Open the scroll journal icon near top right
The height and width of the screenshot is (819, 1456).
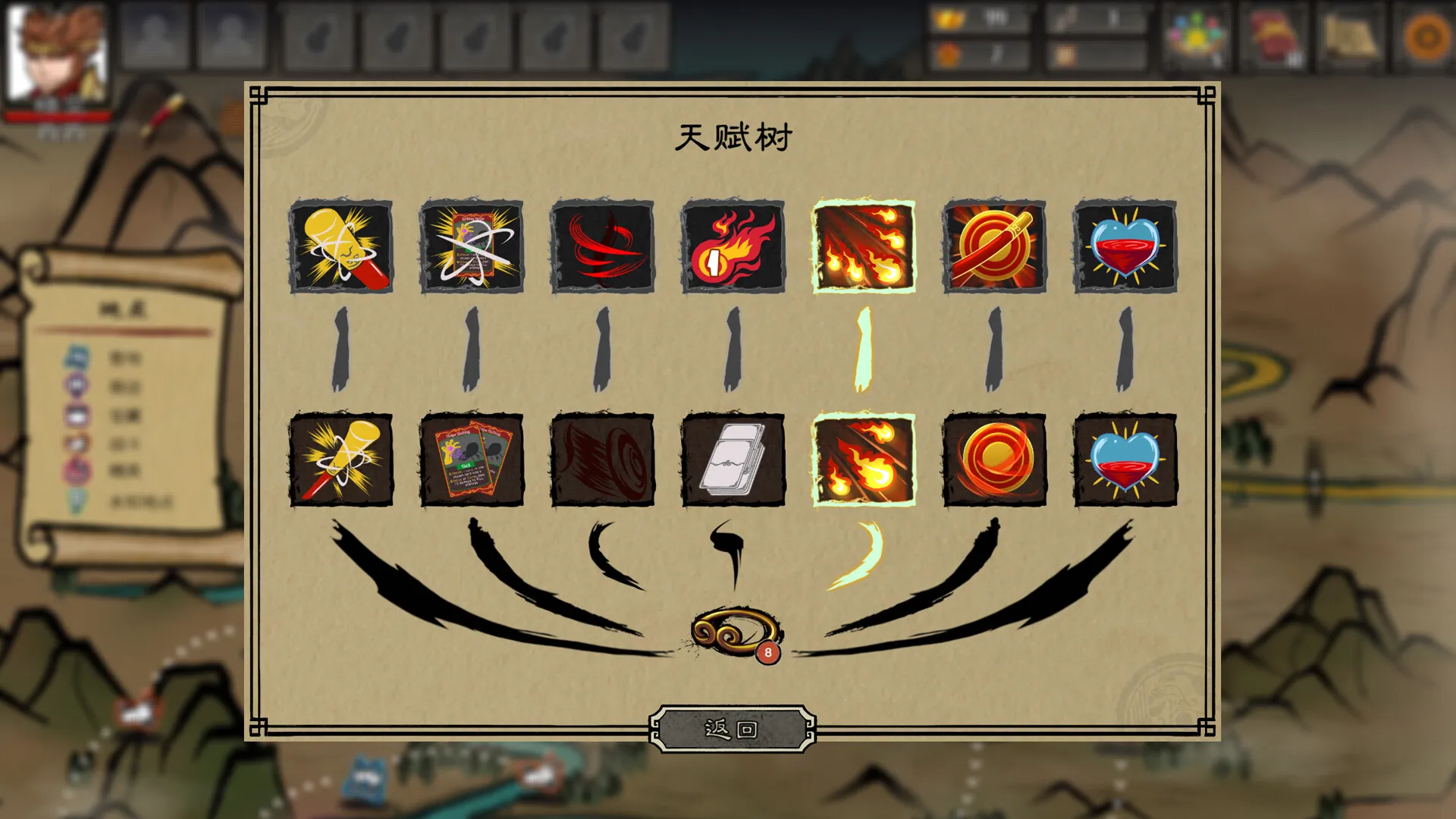1357,34
